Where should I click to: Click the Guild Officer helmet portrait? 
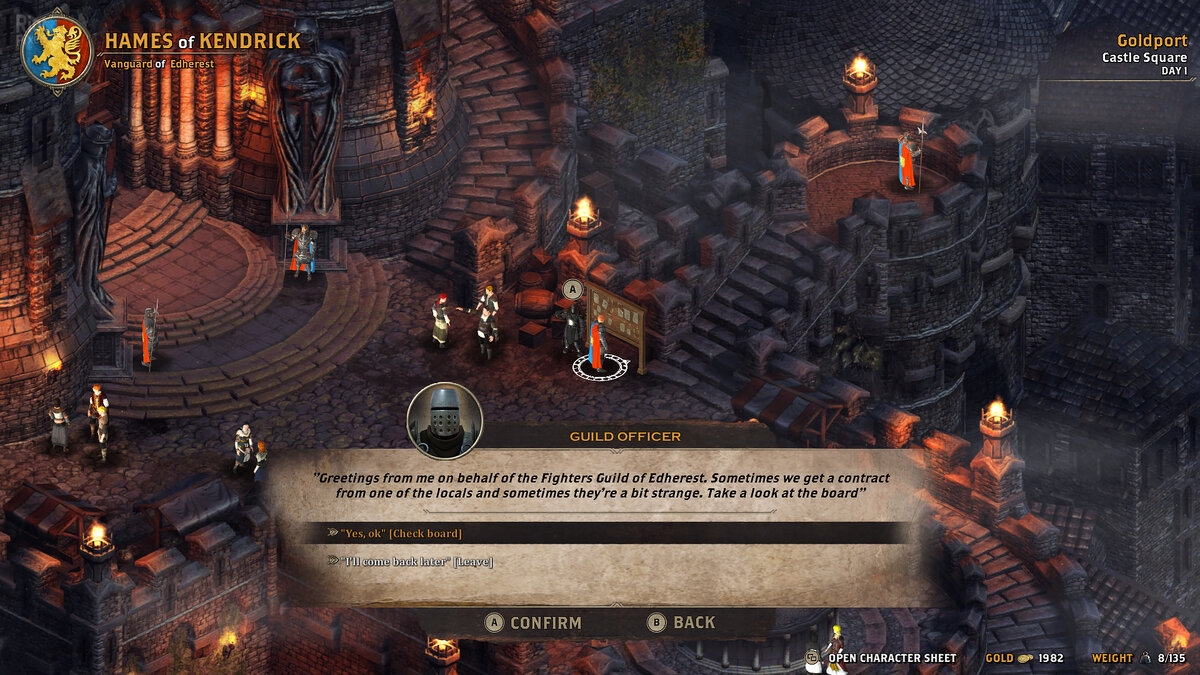click(x=444, y=418)
